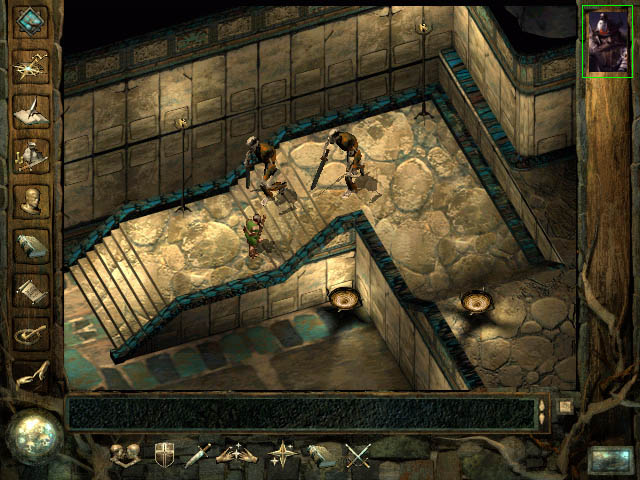Open the priest scroll icon
Screen dimensions: 640x480
point(30,289)
